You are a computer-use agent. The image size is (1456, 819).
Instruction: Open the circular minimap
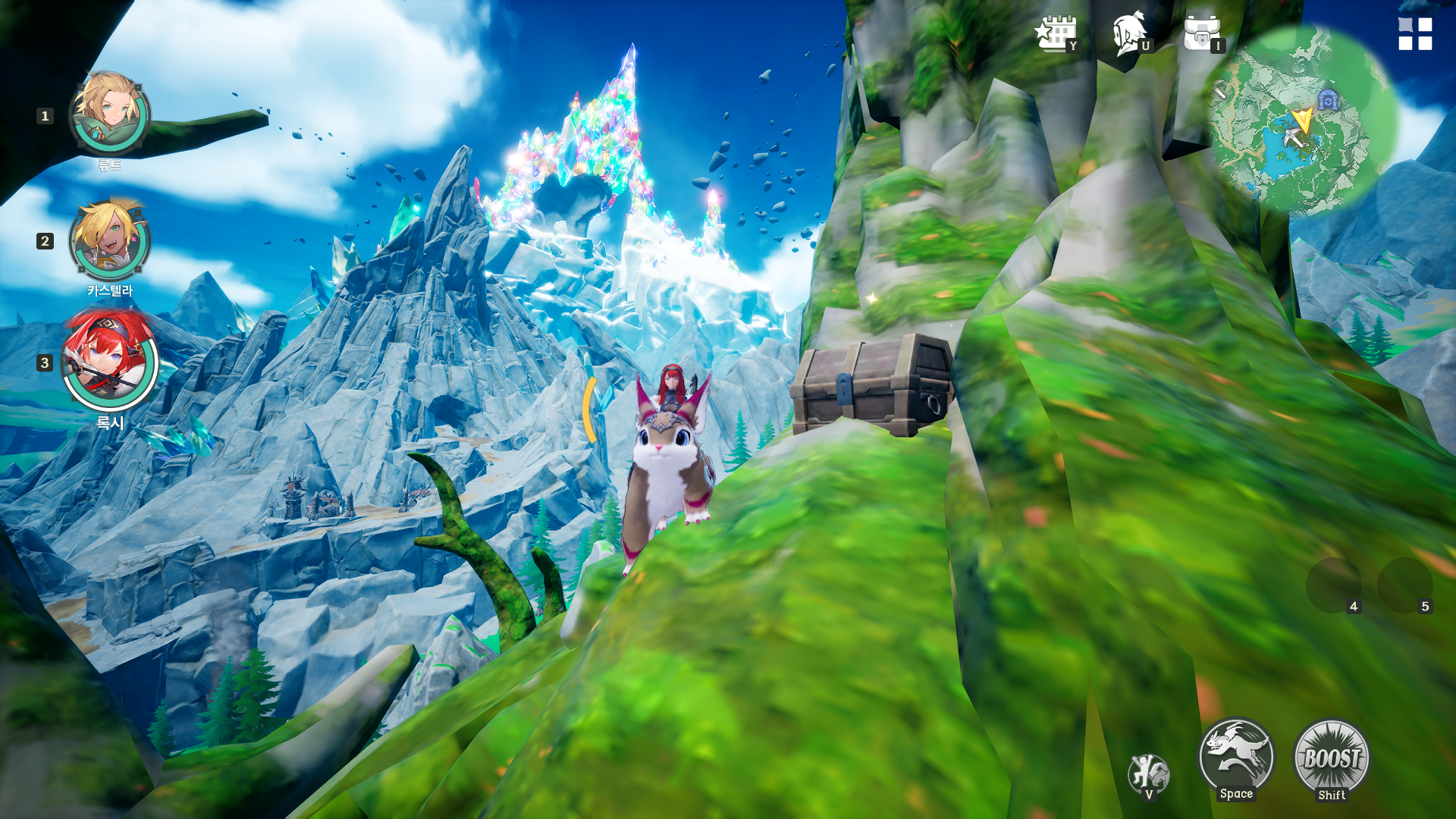coord(1301,121)
